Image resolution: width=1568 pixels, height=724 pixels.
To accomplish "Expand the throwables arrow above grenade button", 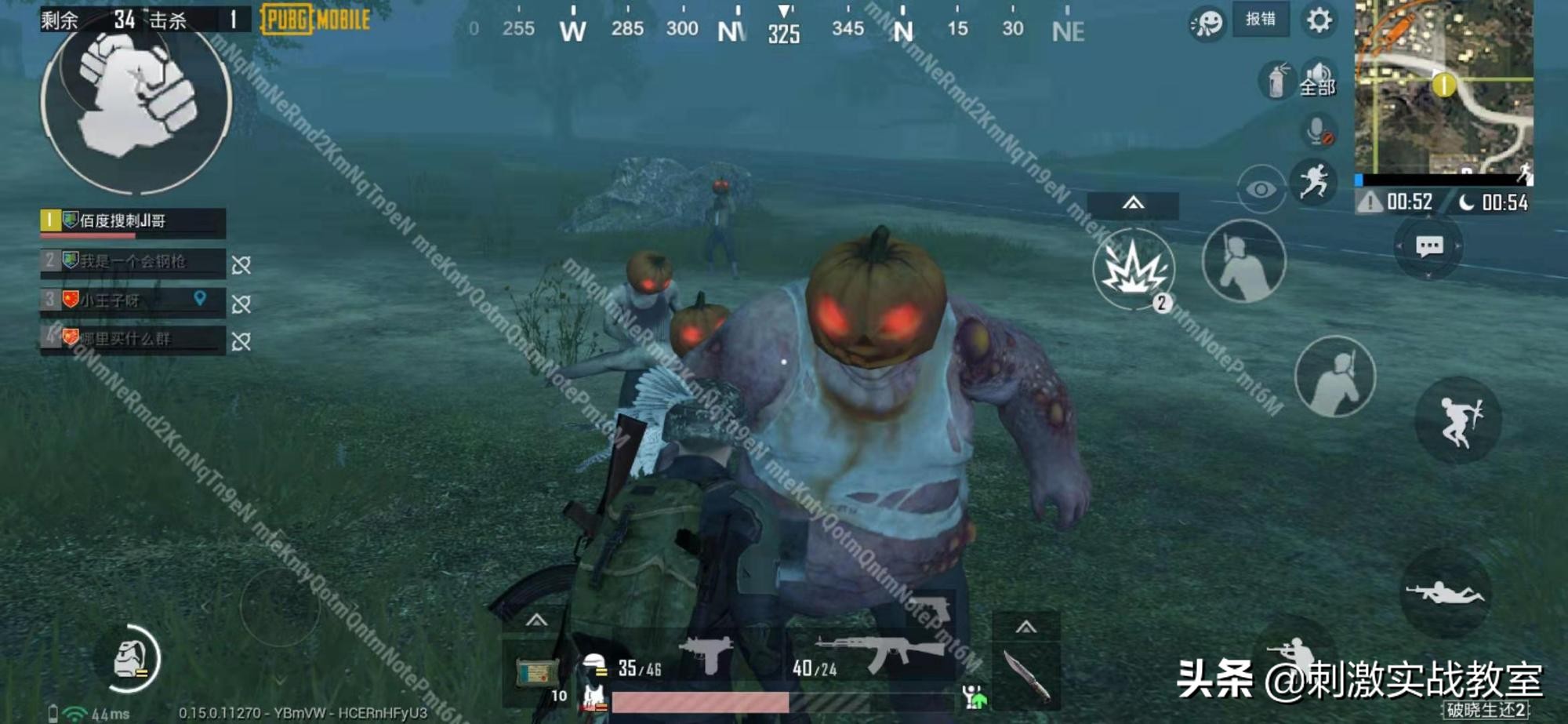I will click(1132, 204).
